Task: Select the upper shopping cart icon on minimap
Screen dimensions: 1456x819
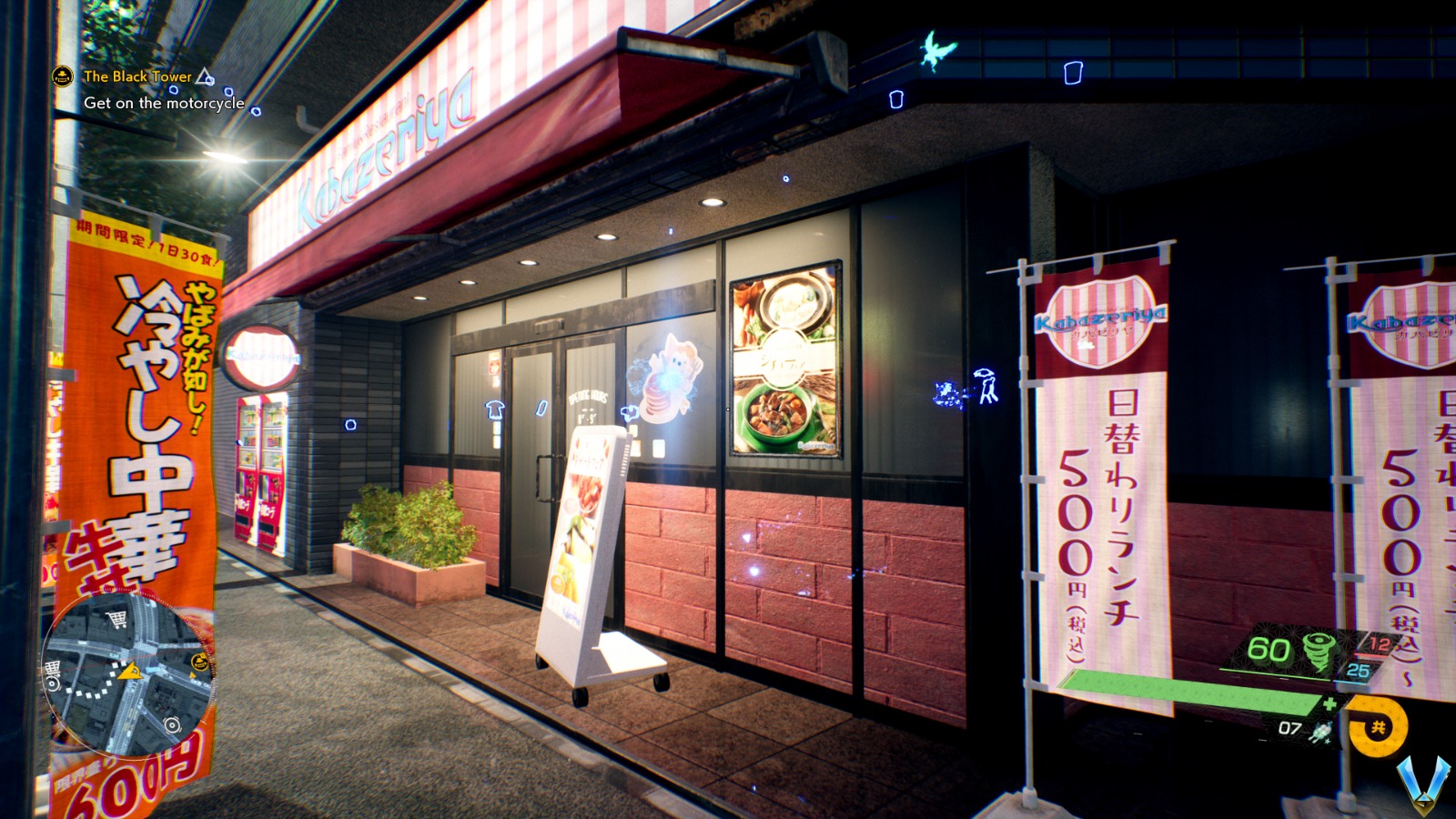Action: tap(117, 620)
